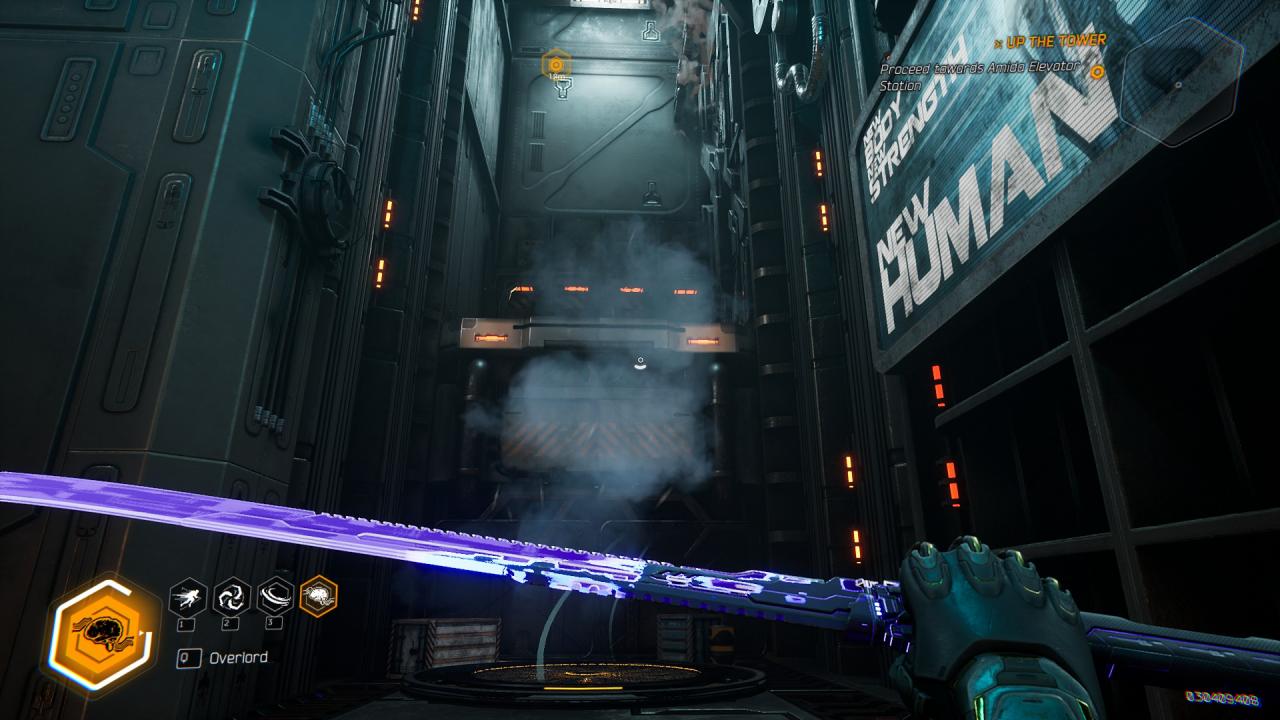The height and width of the screenshot is (720, 1280).
Task: Select the small highlighted Overlord brain icon
Action: point(319,597)
